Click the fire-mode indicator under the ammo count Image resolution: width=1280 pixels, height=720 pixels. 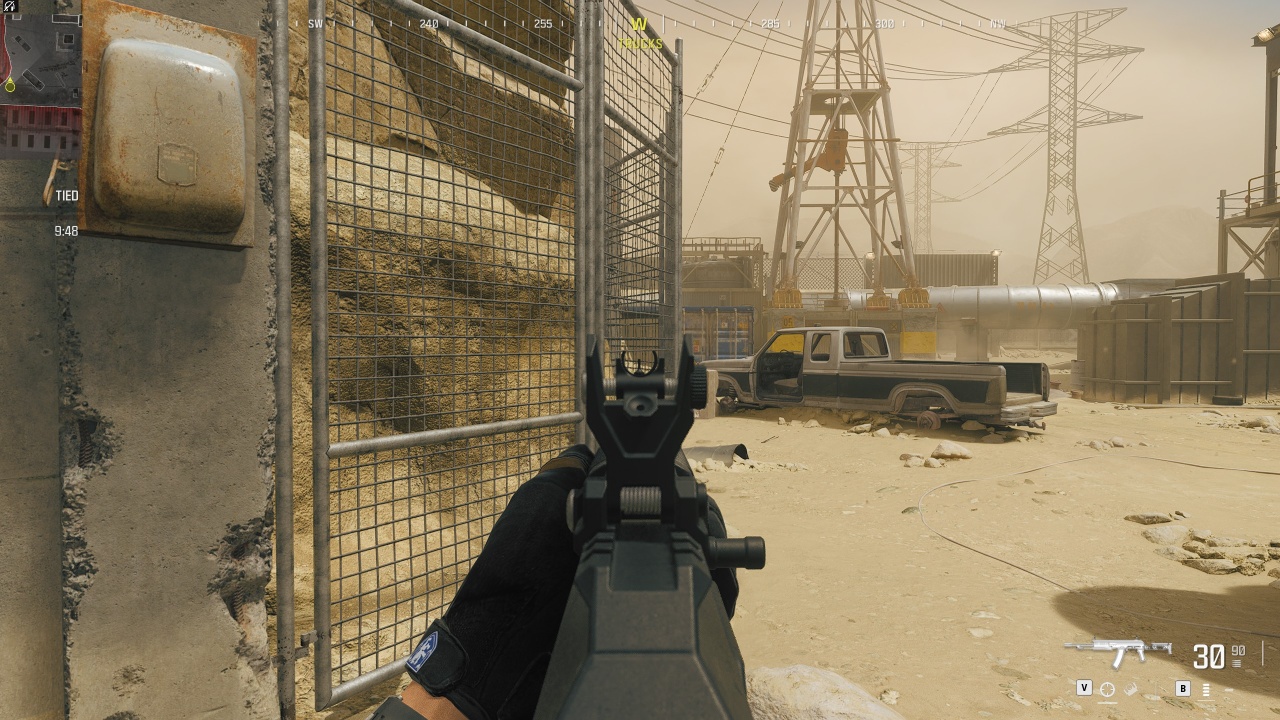point(1236,664)
